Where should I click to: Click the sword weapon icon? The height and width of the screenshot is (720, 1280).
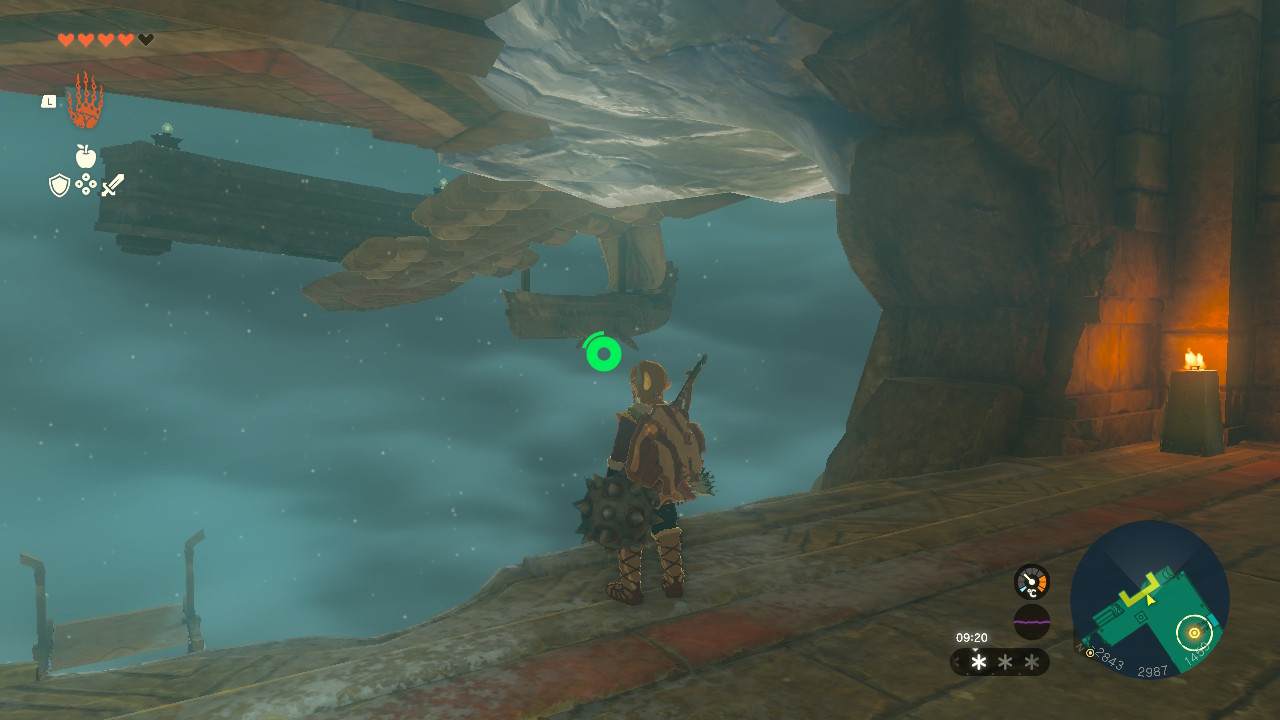point(113,183)
